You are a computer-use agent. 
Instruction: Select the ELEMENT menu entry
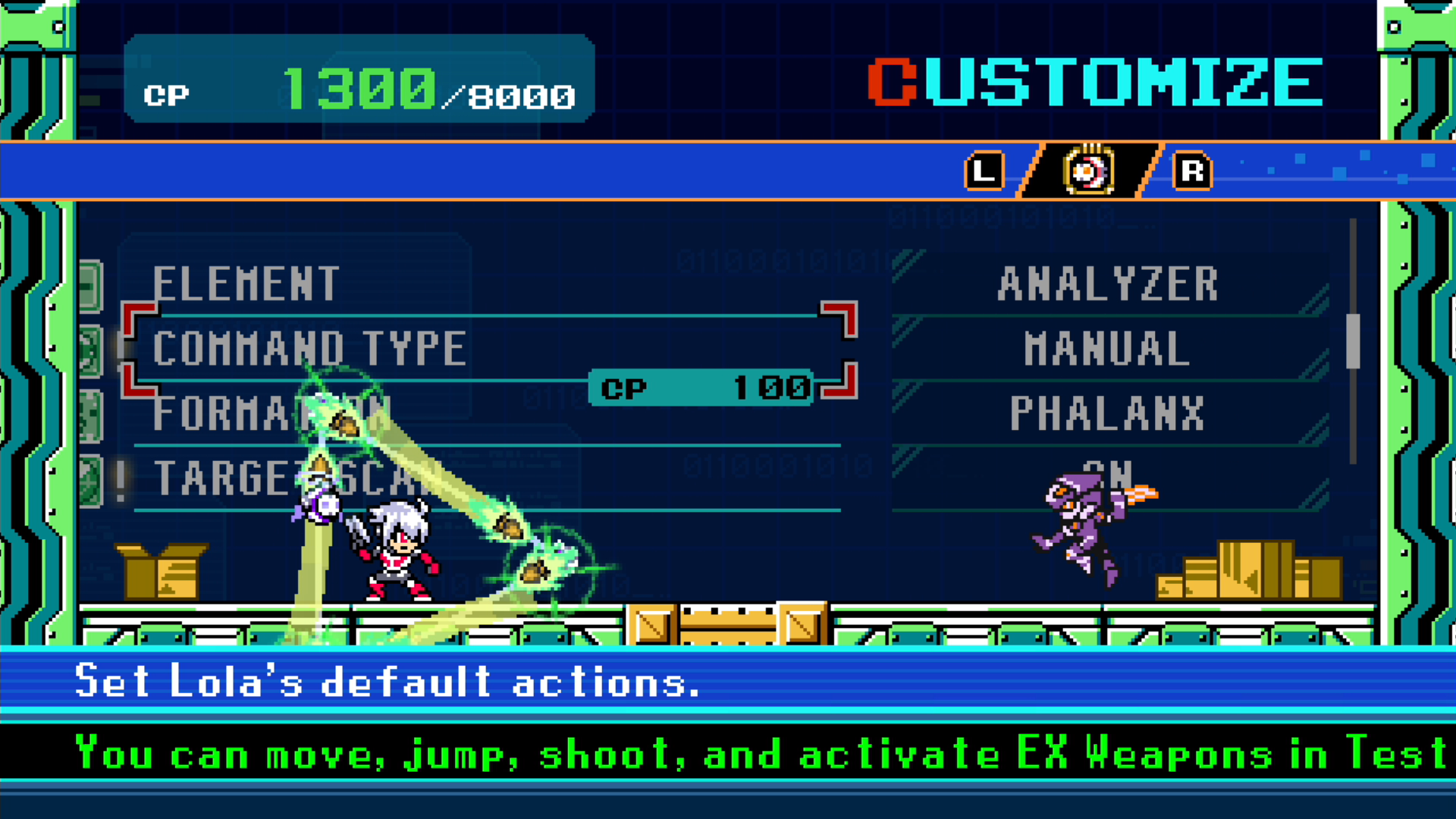coord(246,284)
